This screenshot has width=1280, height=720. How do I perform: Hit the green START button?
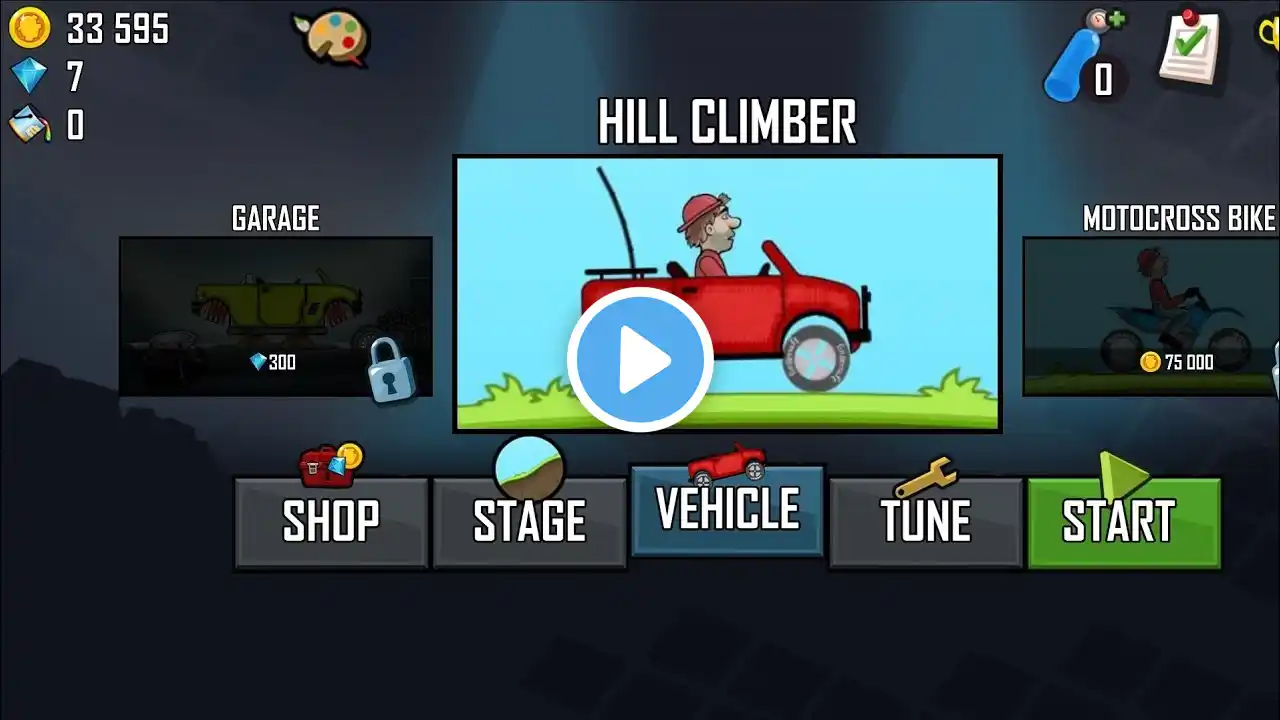tap(1124, 522)
